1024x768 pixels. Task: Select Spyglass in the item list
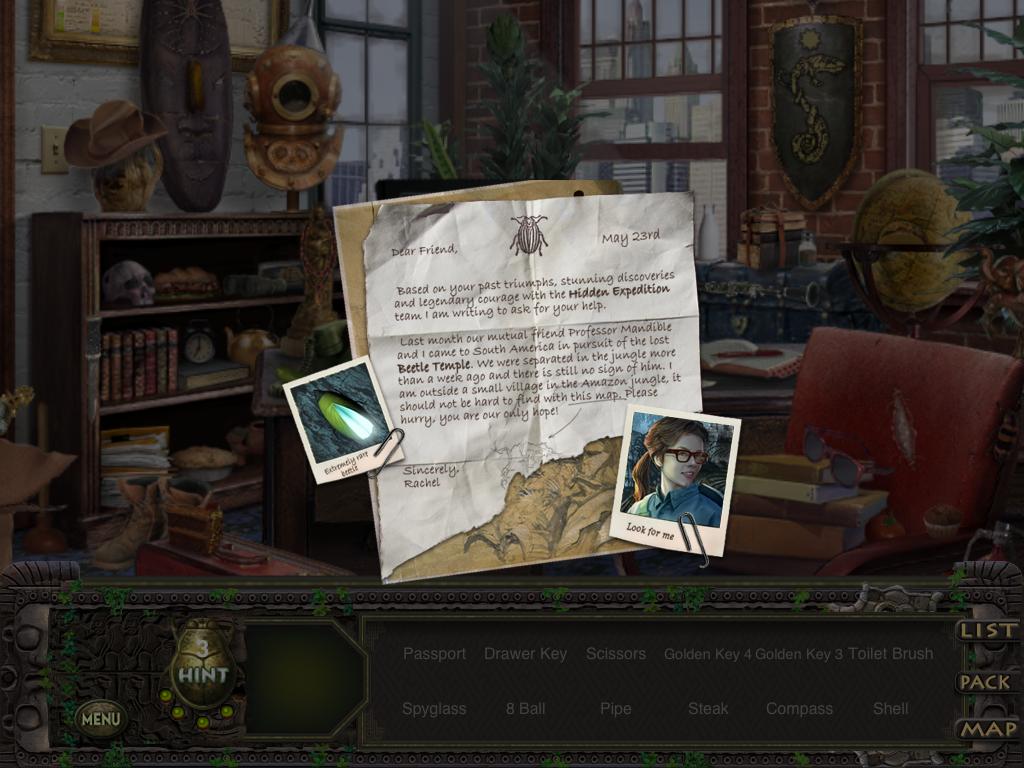tap(434, 709)
